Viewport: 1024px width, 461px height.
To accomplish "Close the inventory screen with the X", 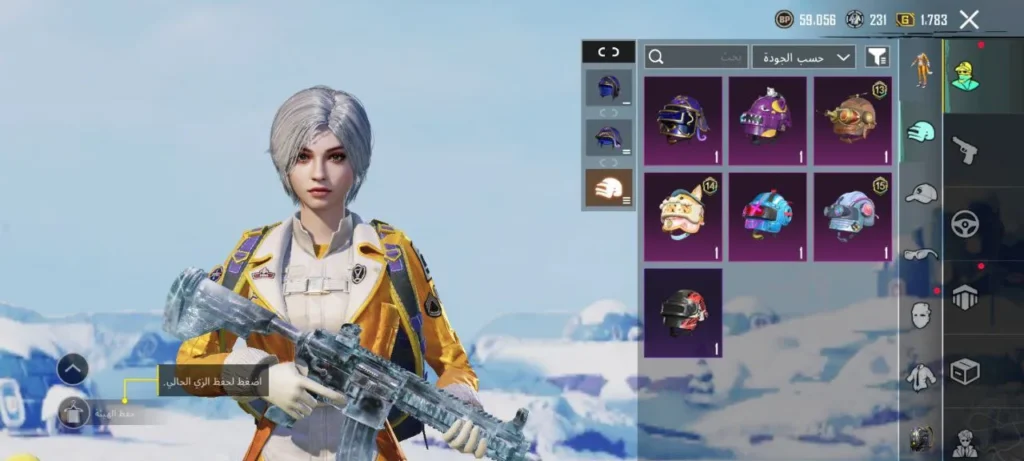I will point(968,19).
